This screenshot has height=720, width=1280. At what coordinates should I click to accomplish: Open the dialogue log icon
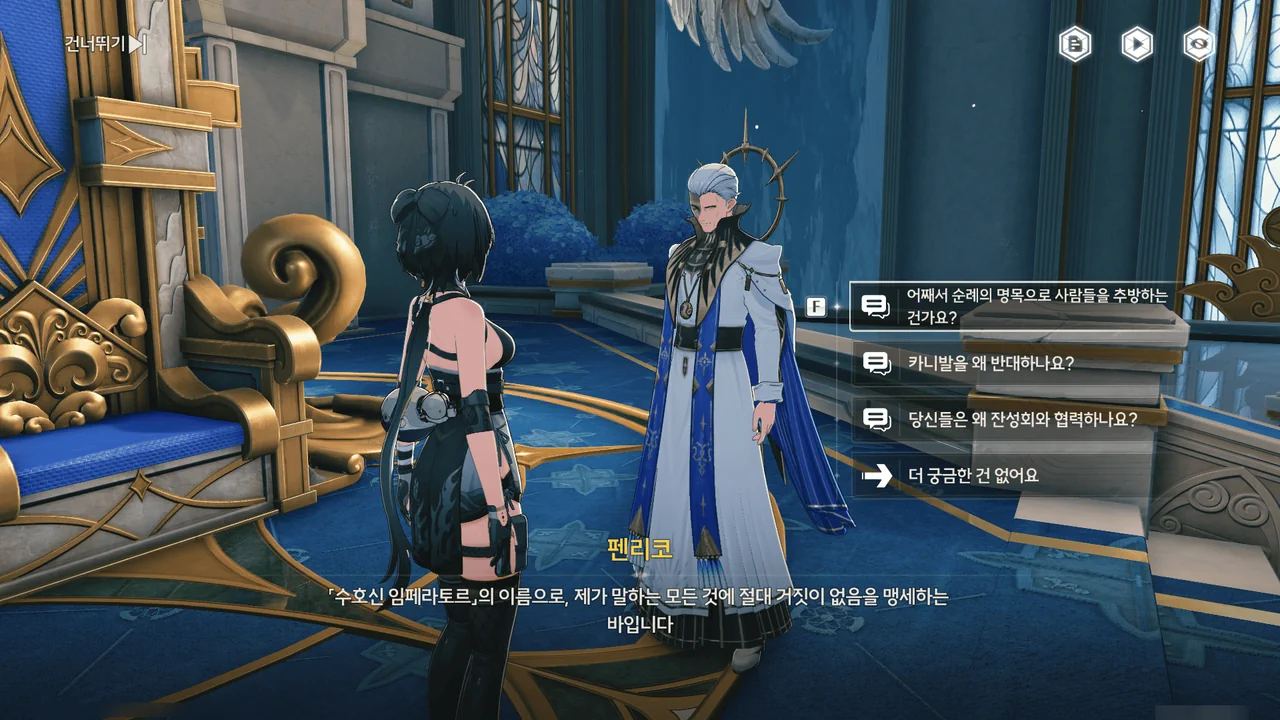click(x=1075, y=44)
